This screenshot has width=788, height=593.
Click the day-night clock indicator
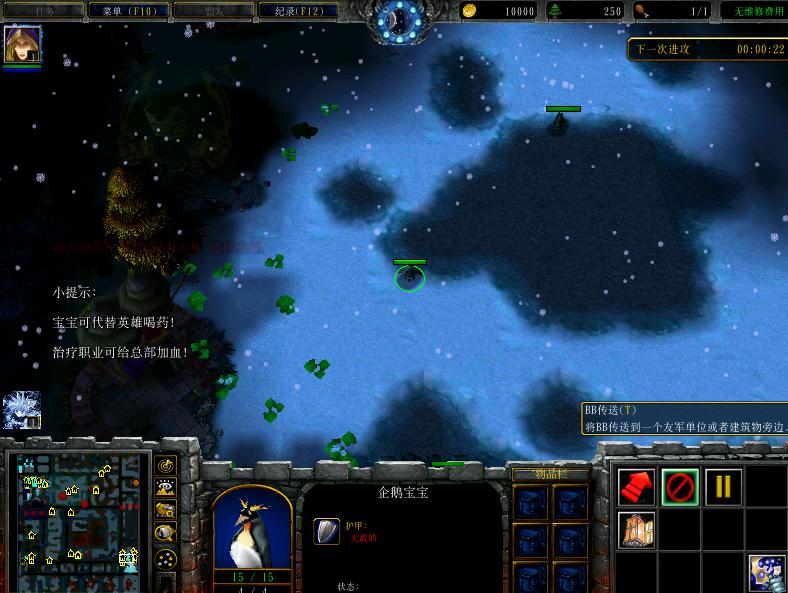(400, 19)
